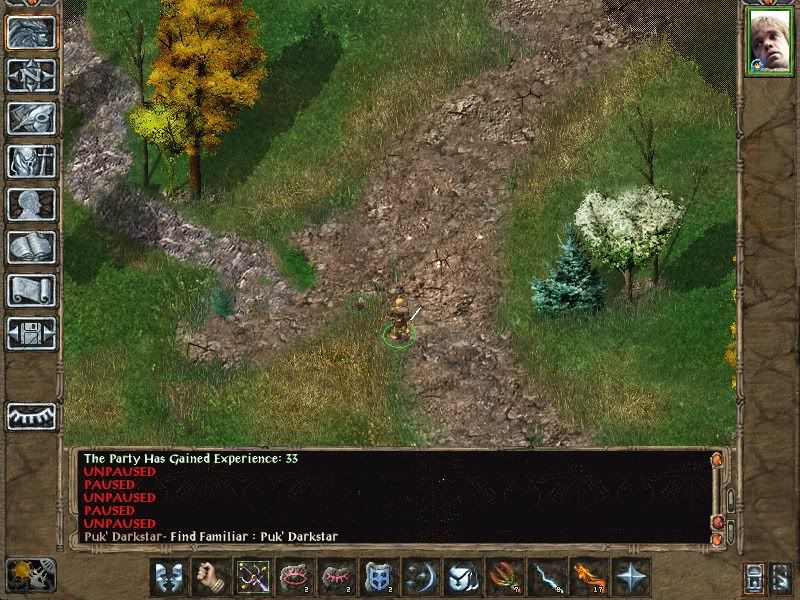Use the lightning wand quick item

coord(547,577)
